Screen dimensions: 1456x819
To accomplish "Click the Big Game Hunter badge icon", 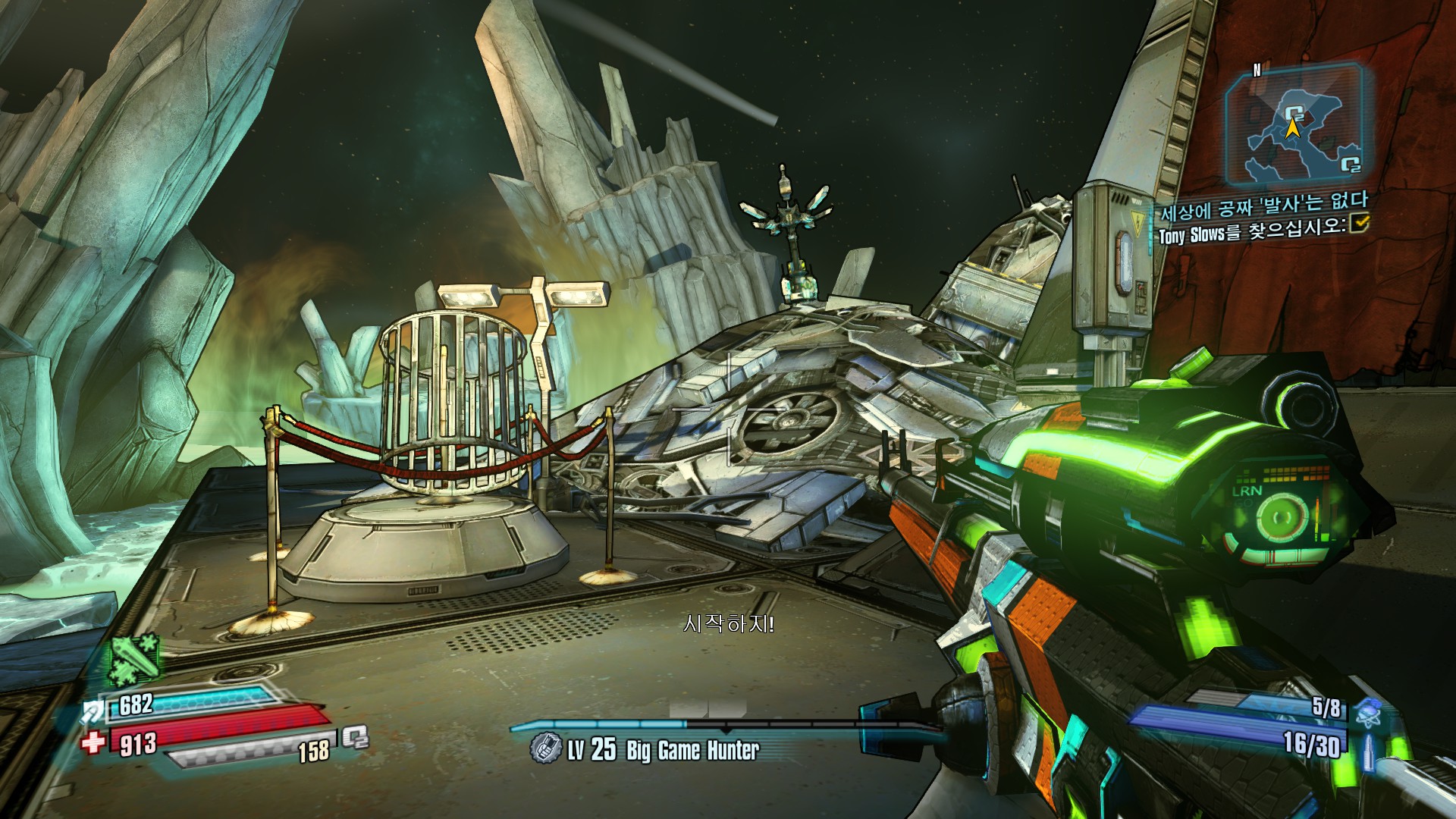I will click(544, 748).
